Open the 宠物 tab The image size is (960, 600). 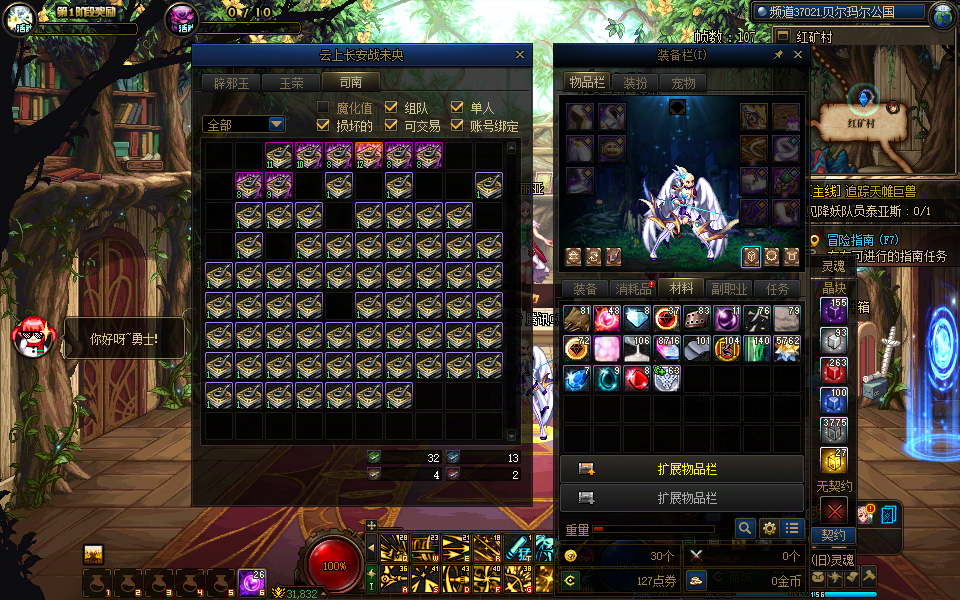pyautogui.click(x=683, y=83)
